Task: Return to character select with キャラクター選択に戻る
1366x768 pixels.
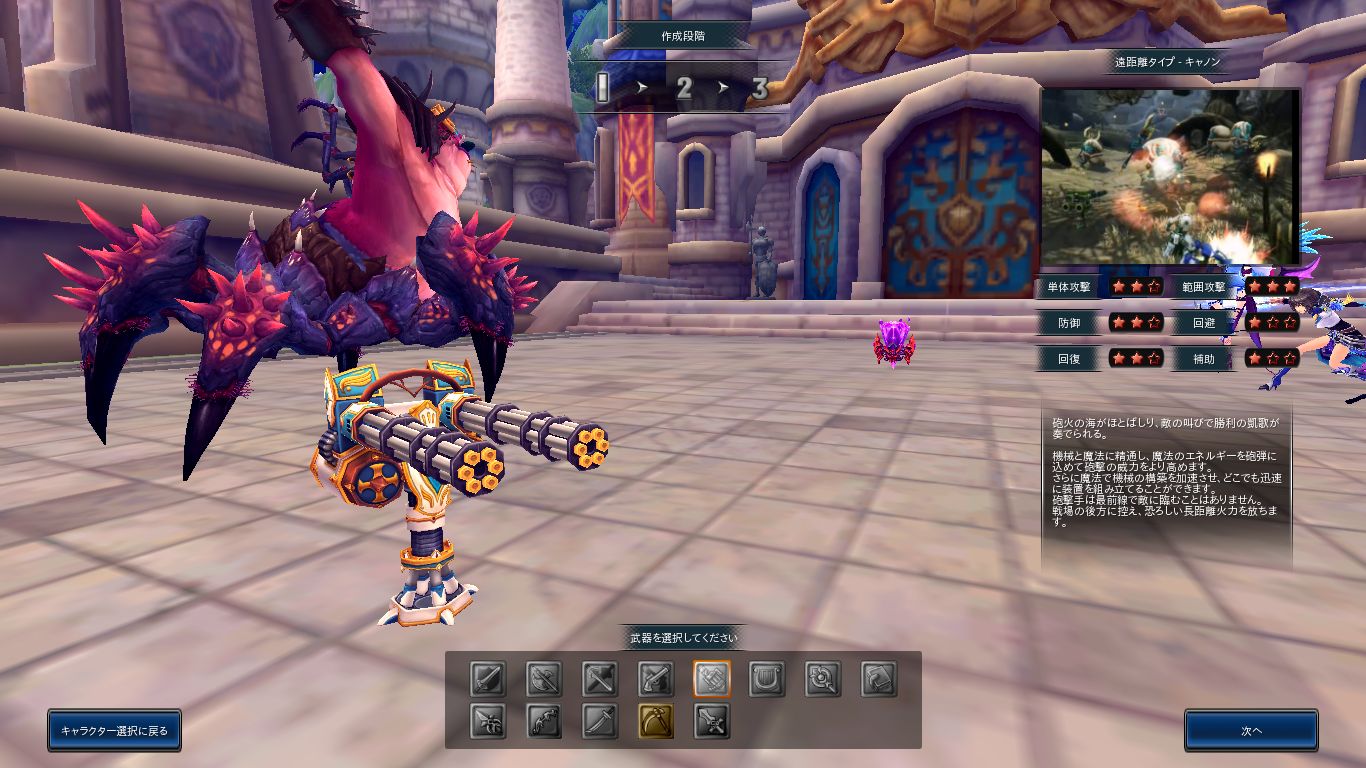Action: pos(114,730)
